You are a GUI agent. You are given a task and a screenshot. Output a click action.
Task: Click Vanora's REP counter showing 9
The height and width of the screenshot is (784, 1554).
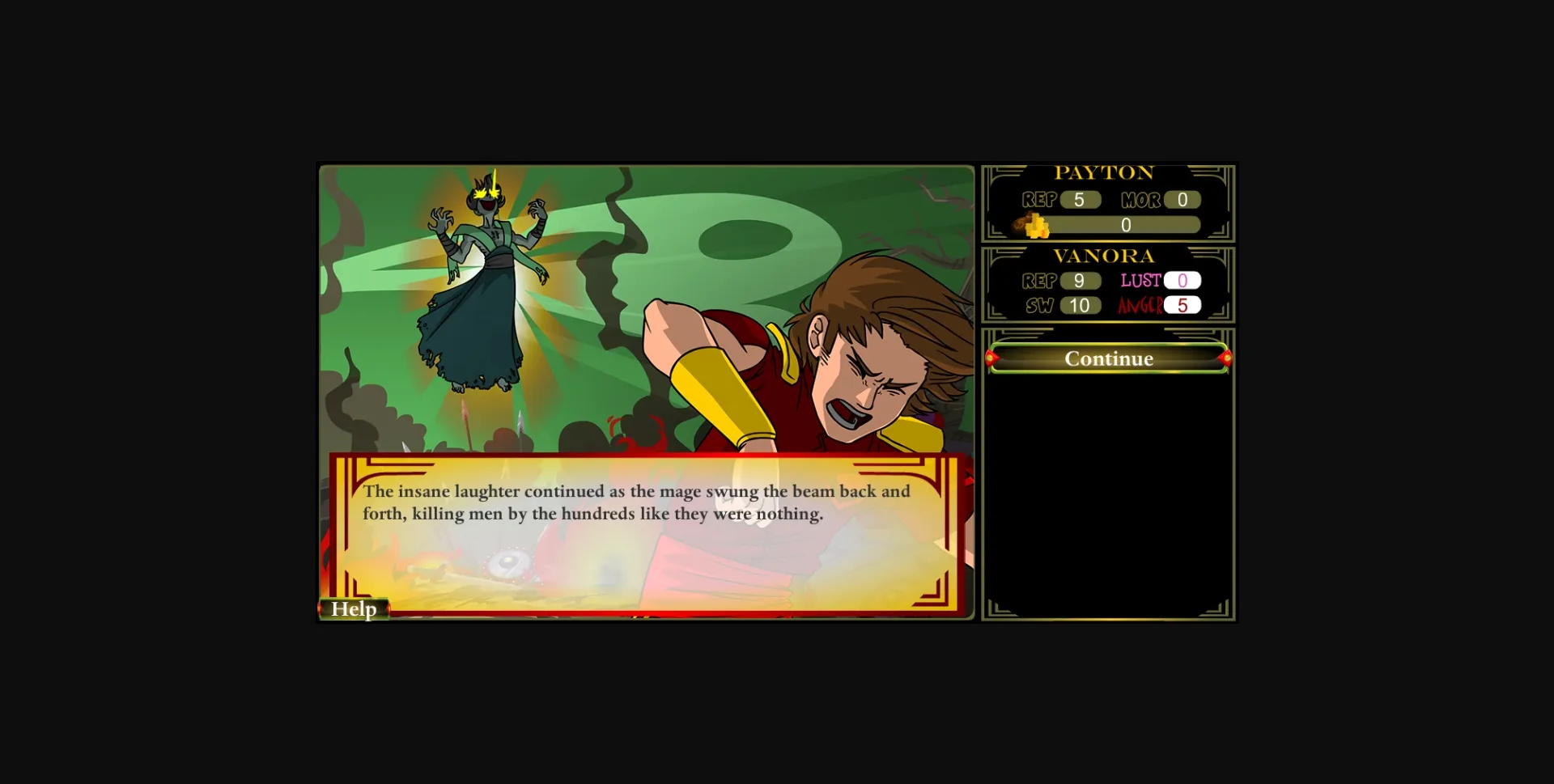tap(1082, 281)
